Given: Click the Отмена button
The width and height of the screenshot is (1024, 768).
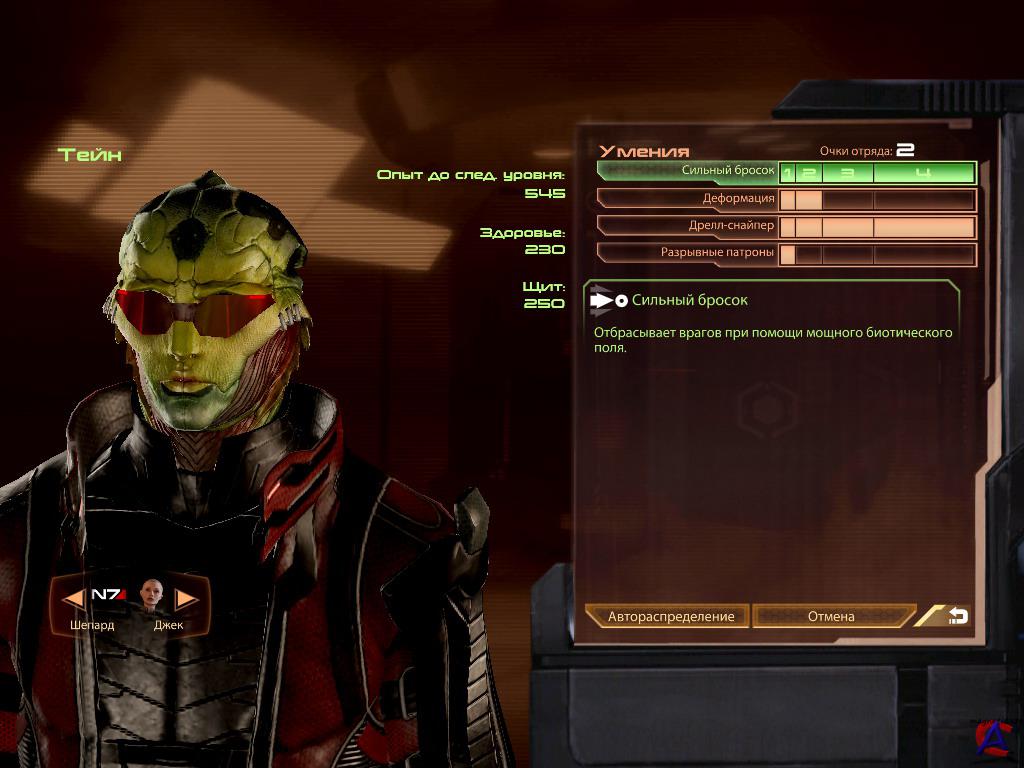Looking at the screenshot, I should pyautogui.click(x=831, y=616).
